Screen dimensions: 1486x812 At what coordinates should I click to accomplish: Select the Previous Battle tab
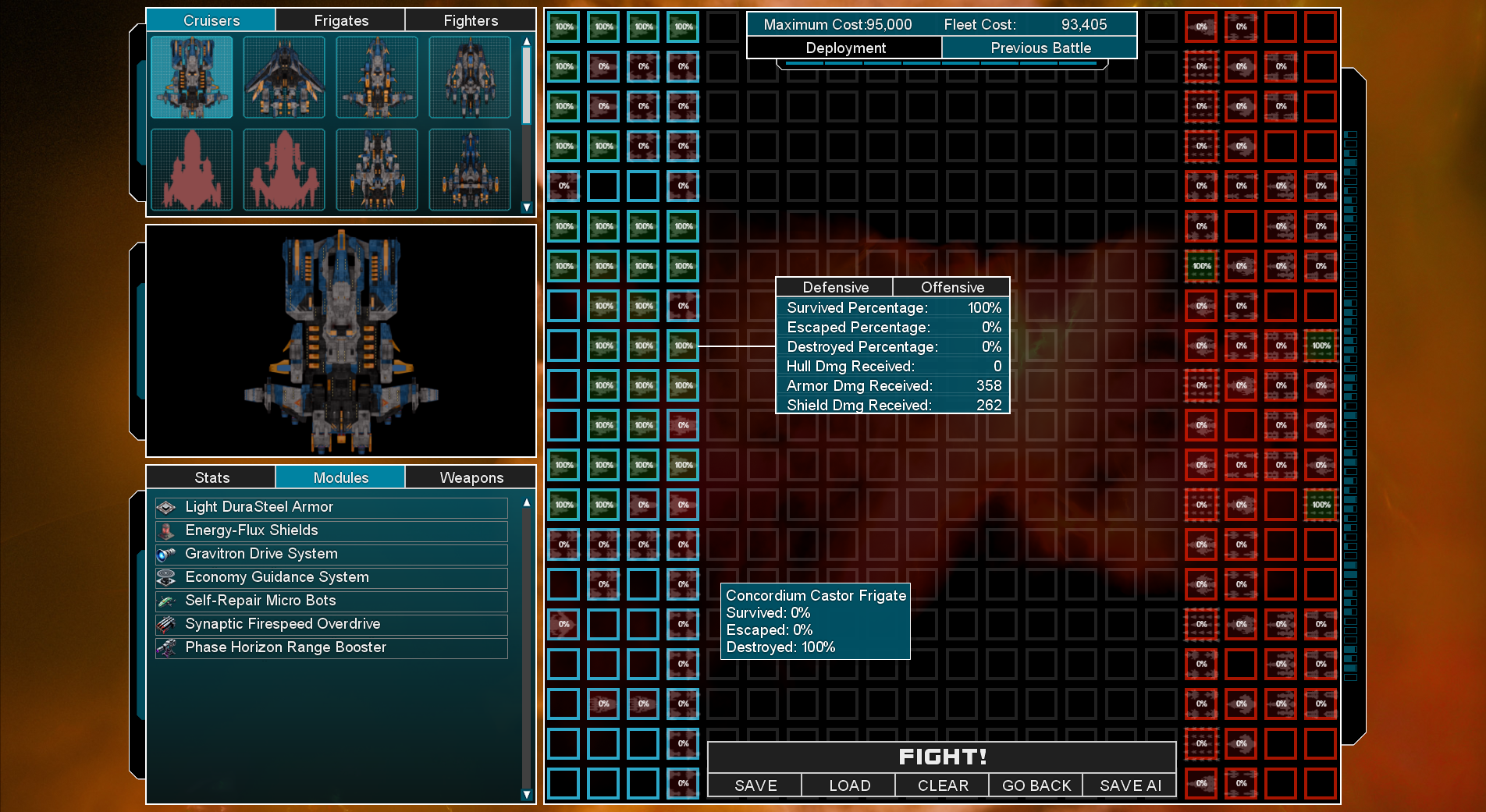1040,48
